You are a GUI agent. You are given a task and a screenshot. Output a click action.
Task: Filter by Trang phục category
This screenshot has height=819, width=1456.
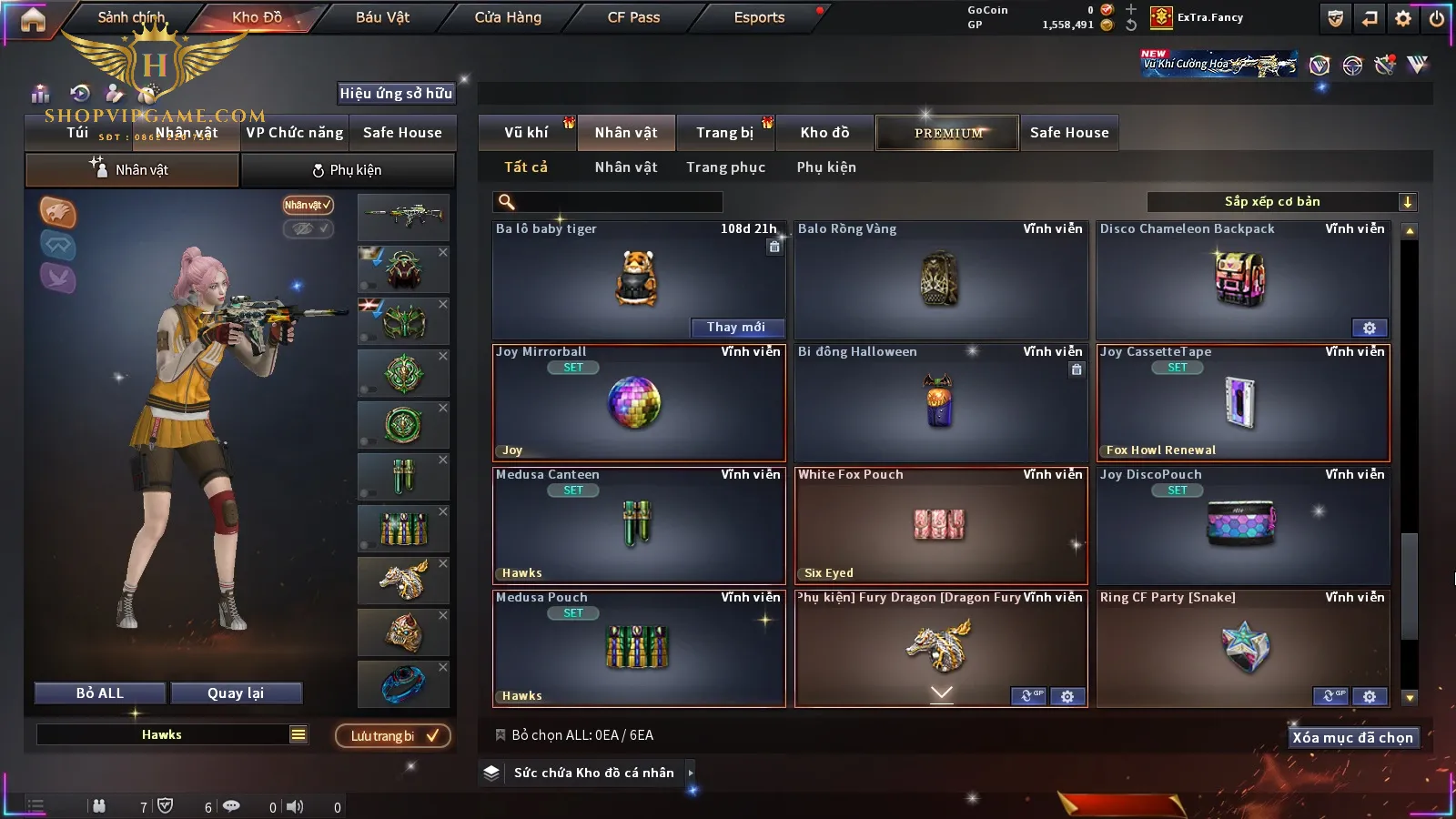point(725,167)
